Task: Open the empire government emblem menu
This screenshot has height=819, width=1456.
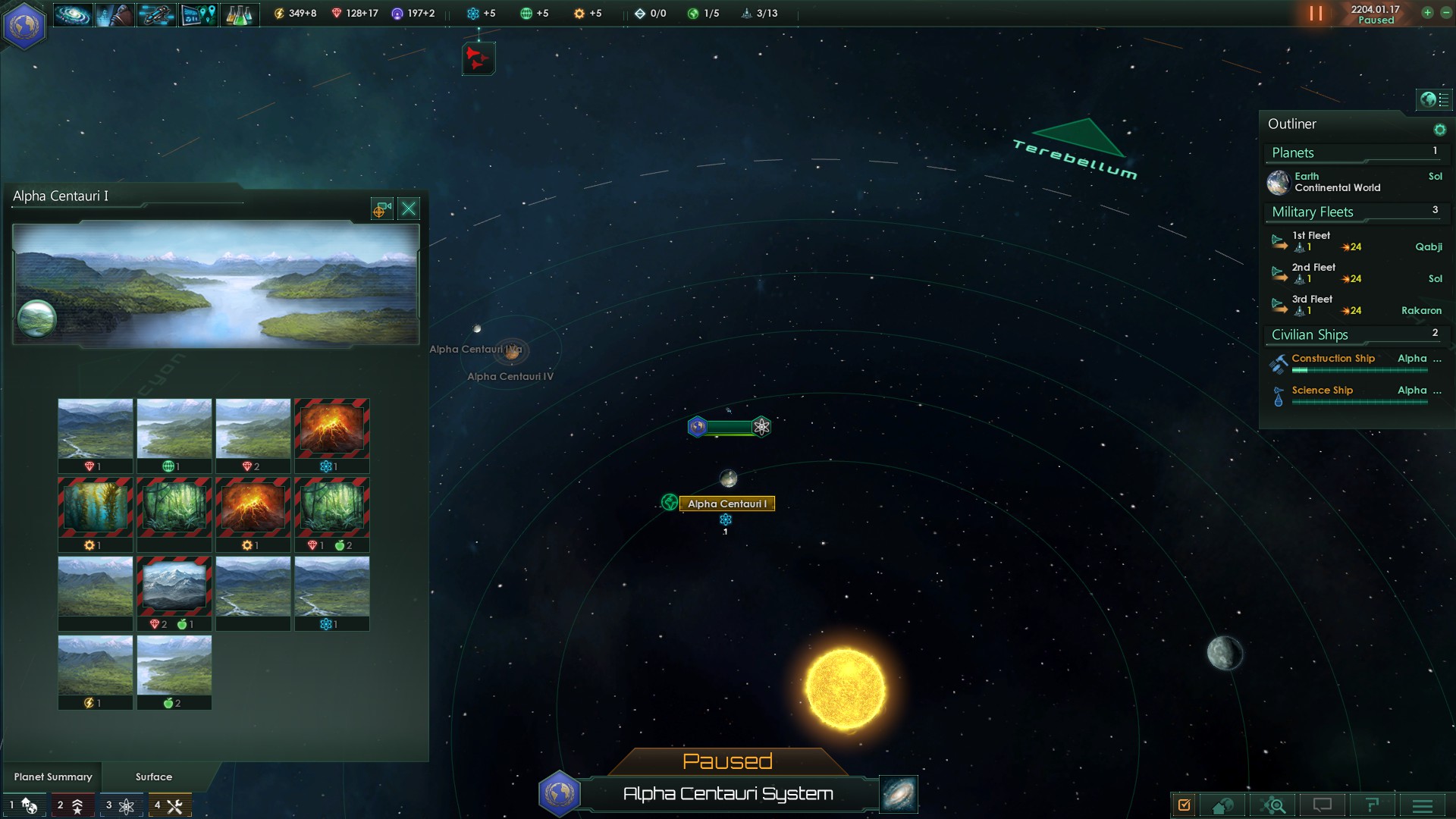Action: pos(24,25)
